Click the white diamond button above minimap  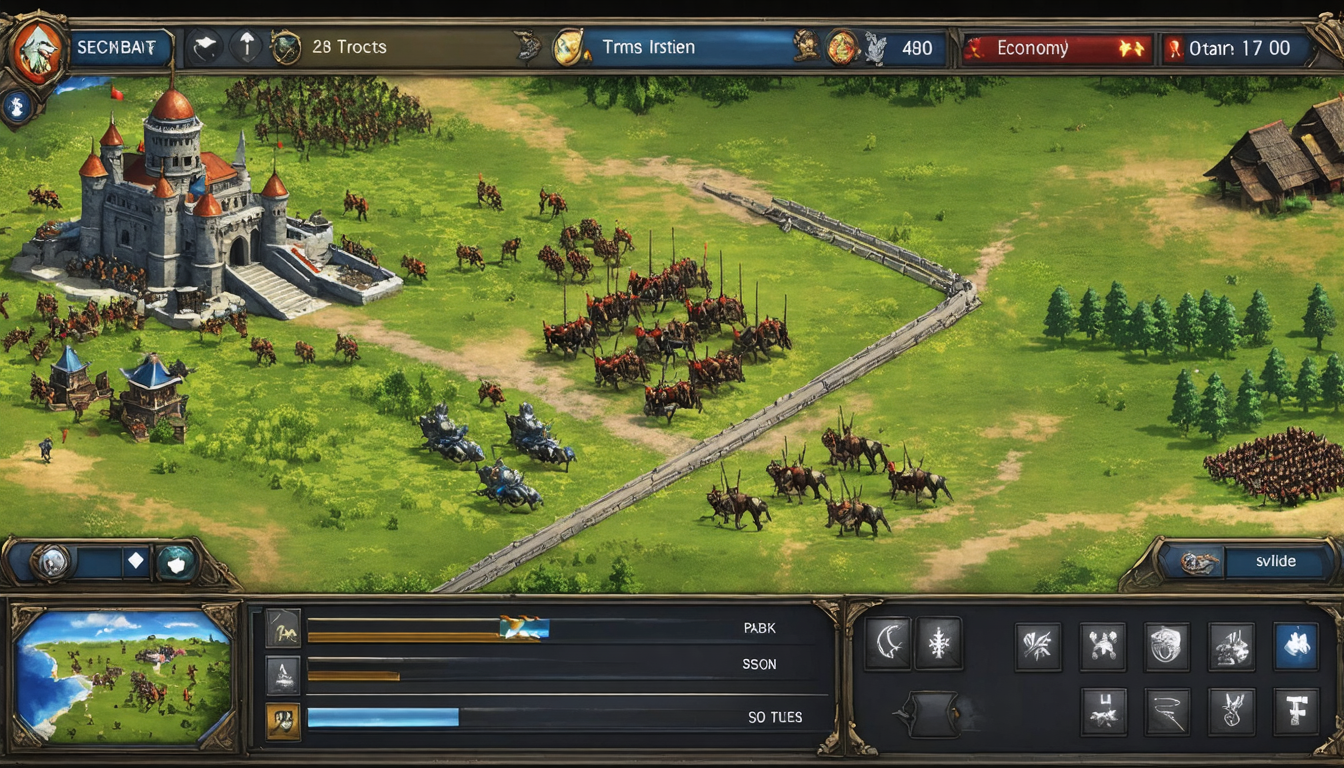(136, 562)
